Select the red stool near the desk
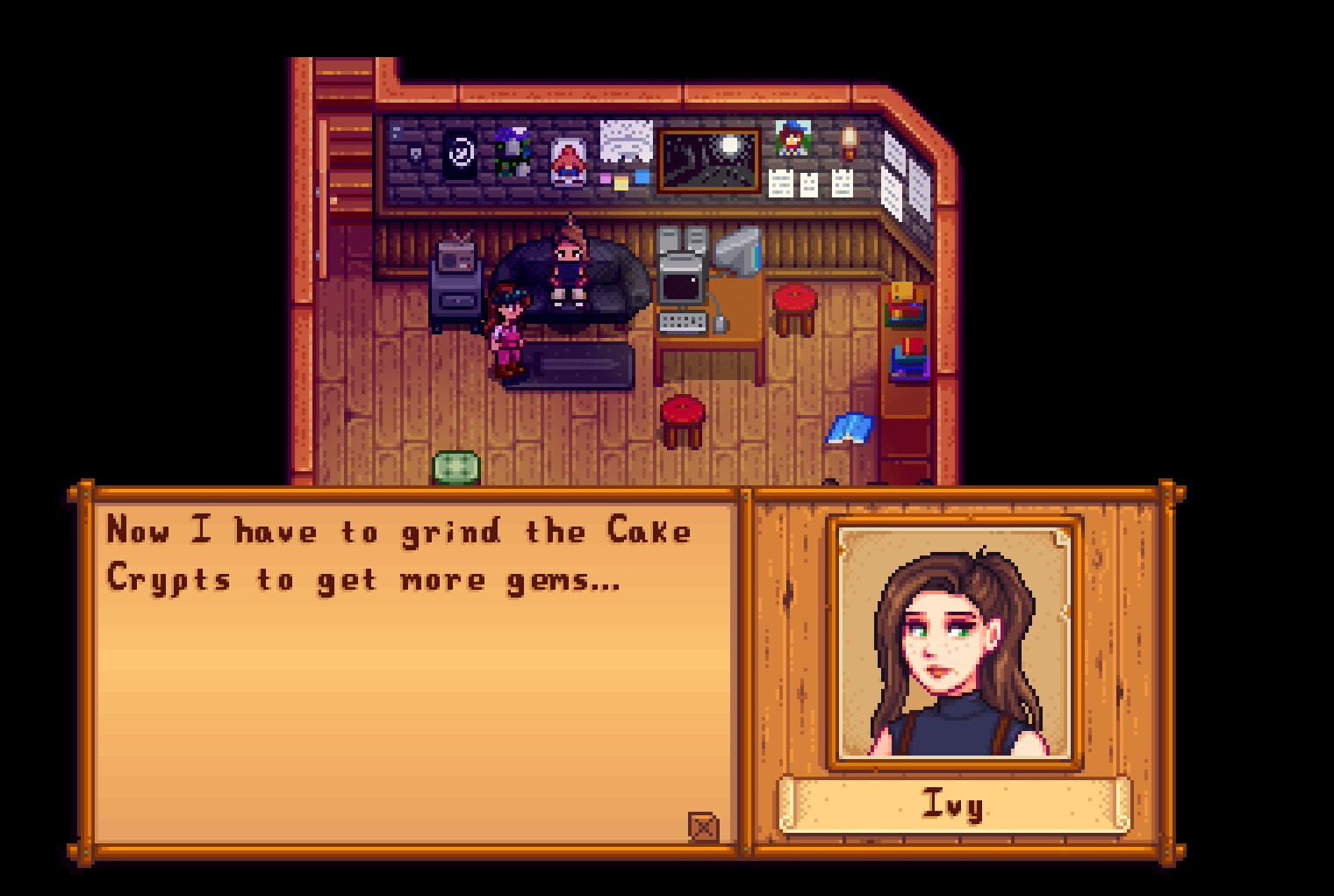Viewport: 1334px width, 896px height. (x=793, y=306)
